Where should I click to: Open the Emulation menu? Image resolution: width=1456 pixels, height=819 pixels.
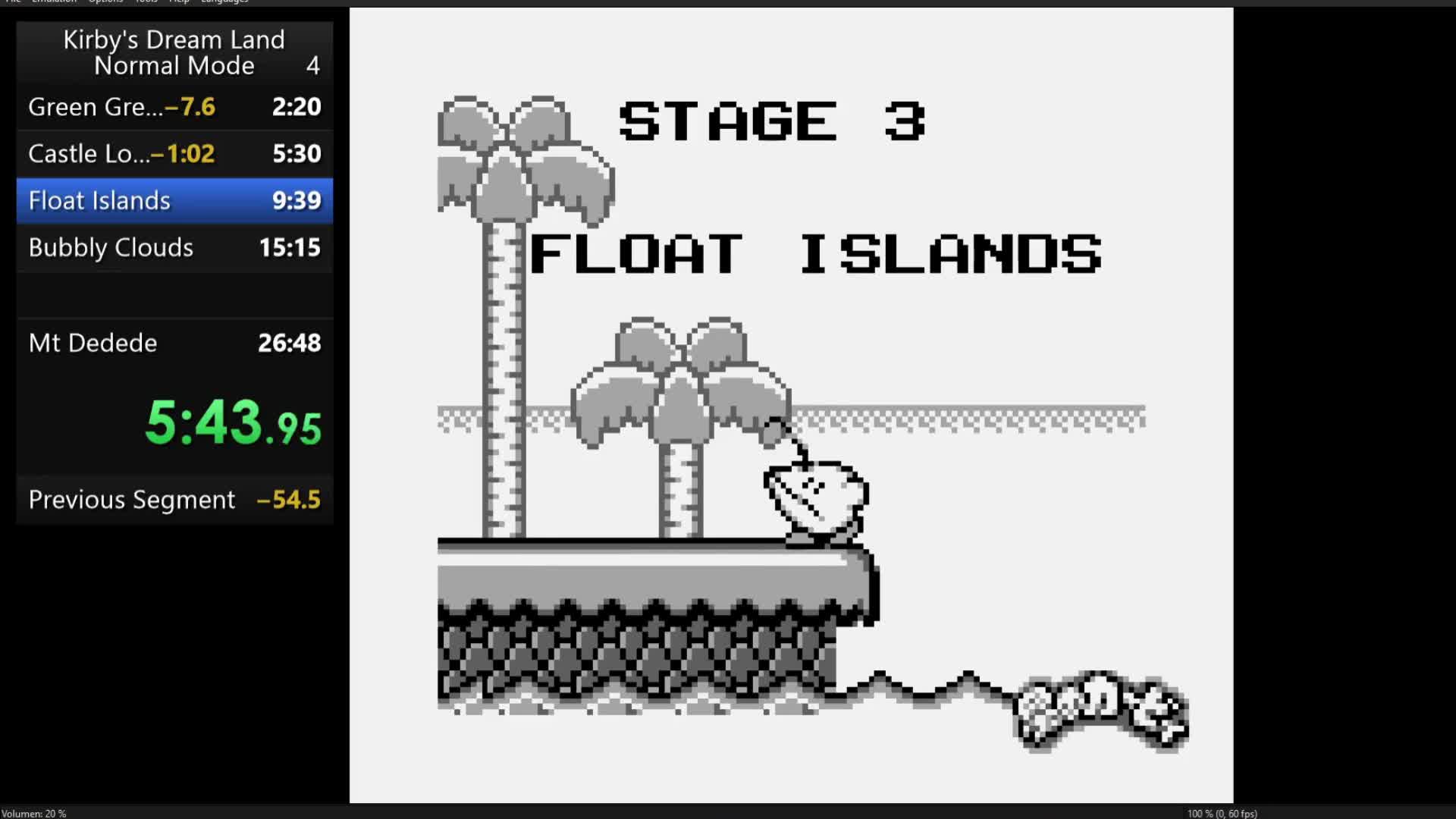coord(53,2)
